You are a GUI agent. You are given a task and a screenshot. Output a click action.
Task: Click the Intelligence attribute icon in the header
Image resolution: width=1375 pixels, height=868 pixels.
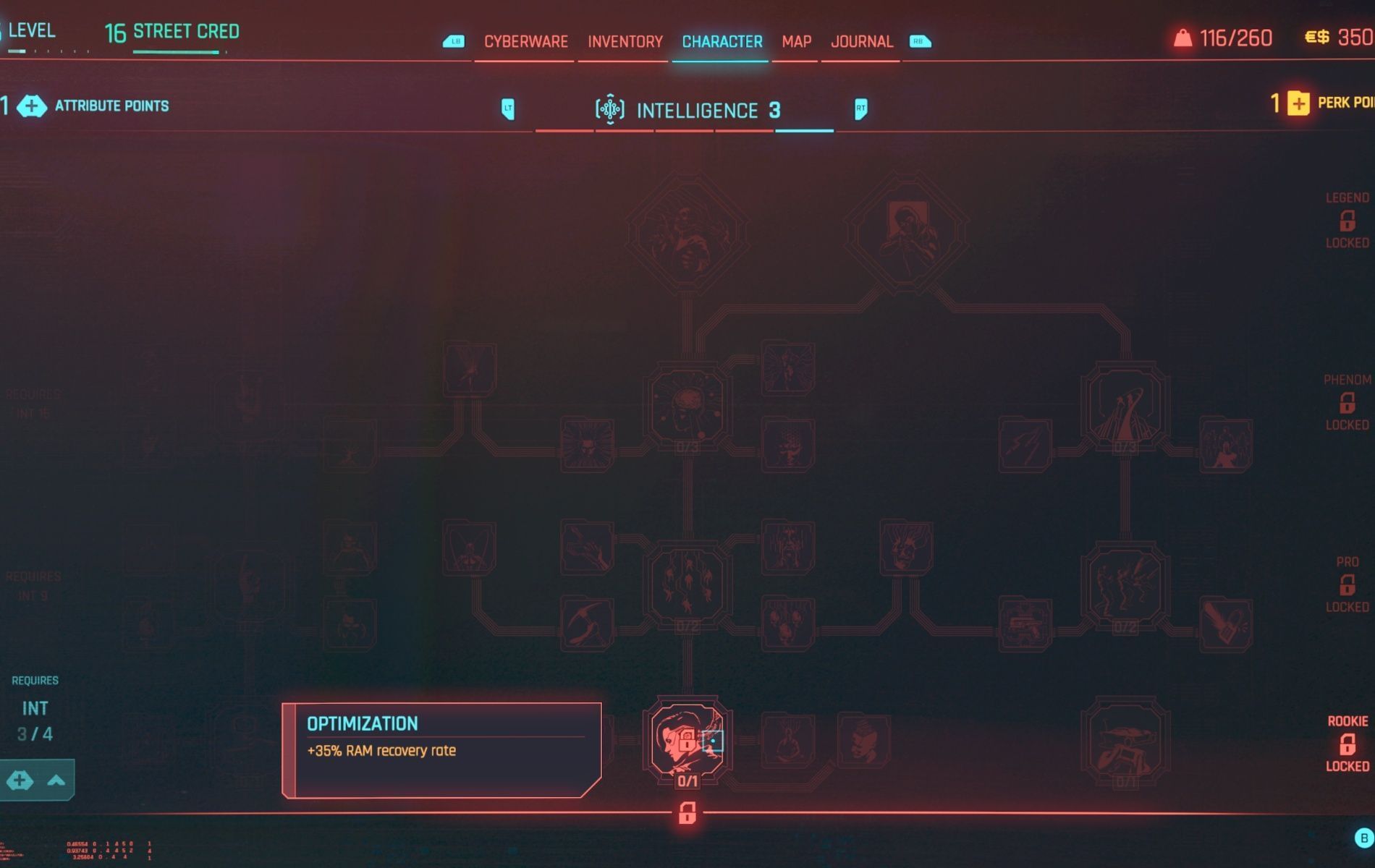tap(612, 109)
